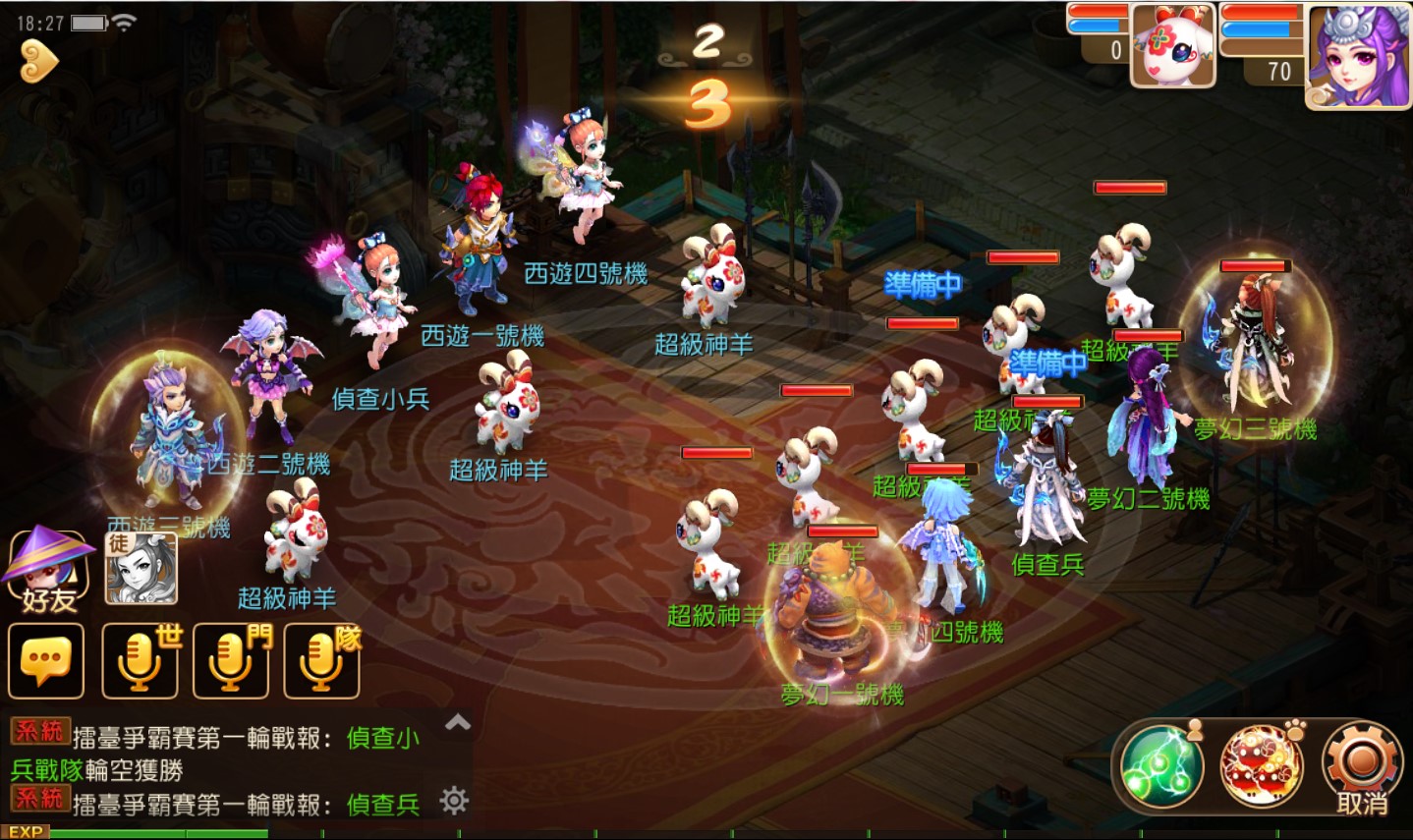Toggle the 世 world voice microphone
This screenshot has width=1413, height=840.
(x=138, y=660)
